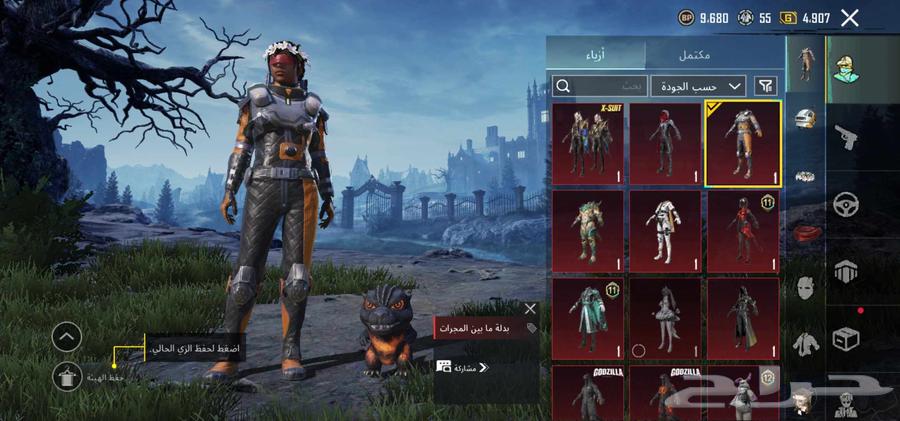Select the equipped orange and grey suit
900x421 pixels.
(742, 143)
